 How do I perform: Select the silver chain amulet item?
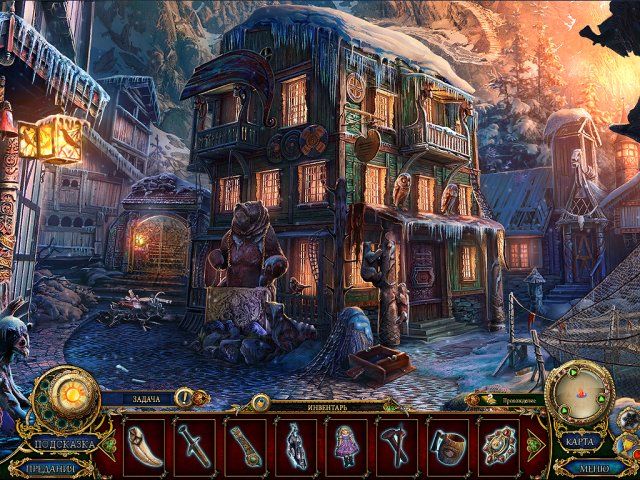(x=296, y=442)
